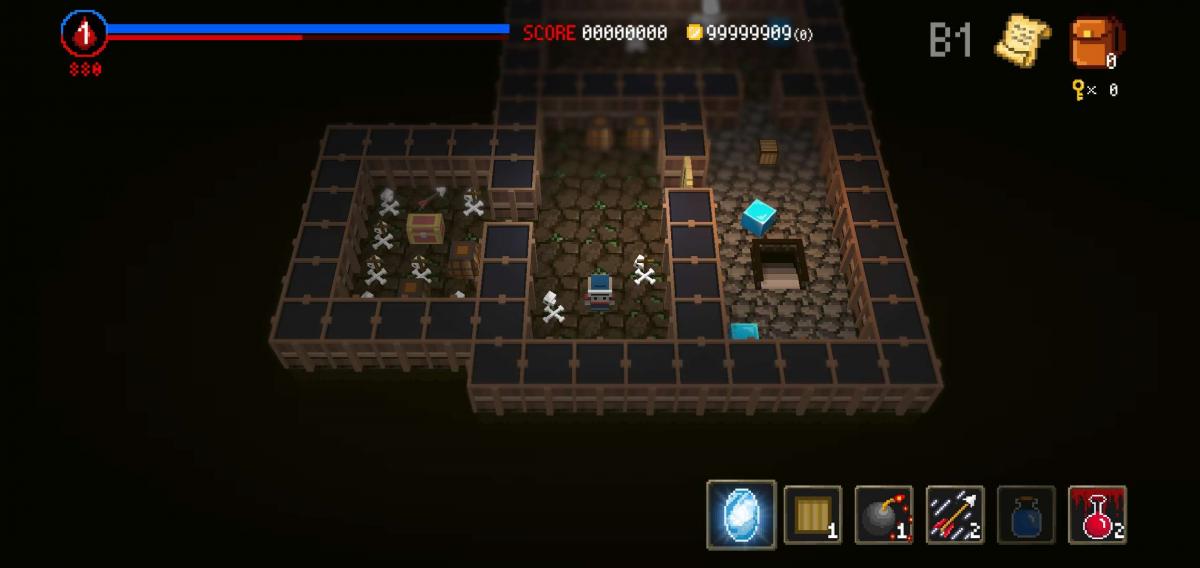
Task: Select the wooden crate item slot
Action: coord(812,515)
